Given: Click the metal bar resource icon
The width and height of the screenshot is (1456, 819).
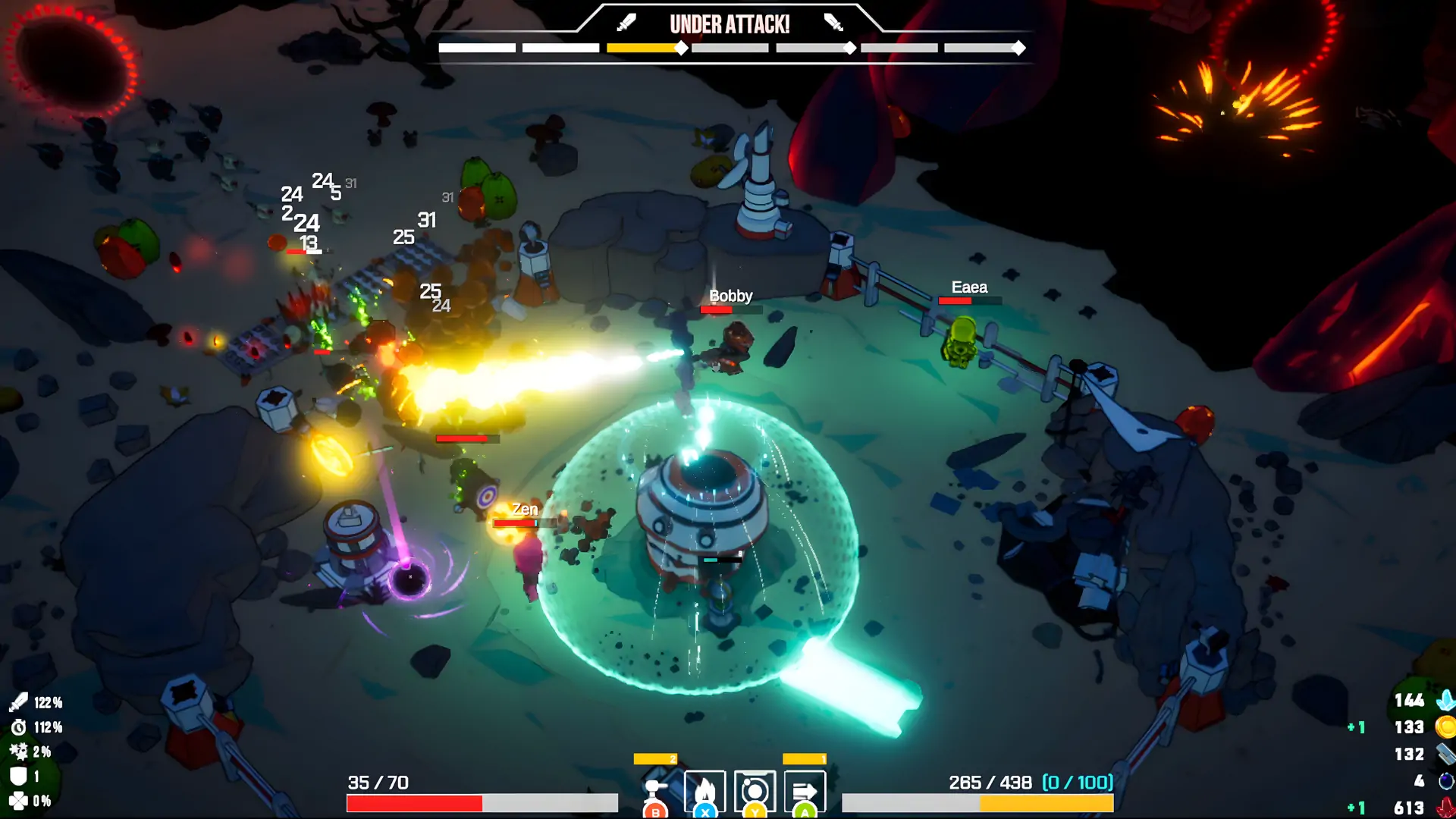Looking at the screenshot, I should click(1446, 754).
